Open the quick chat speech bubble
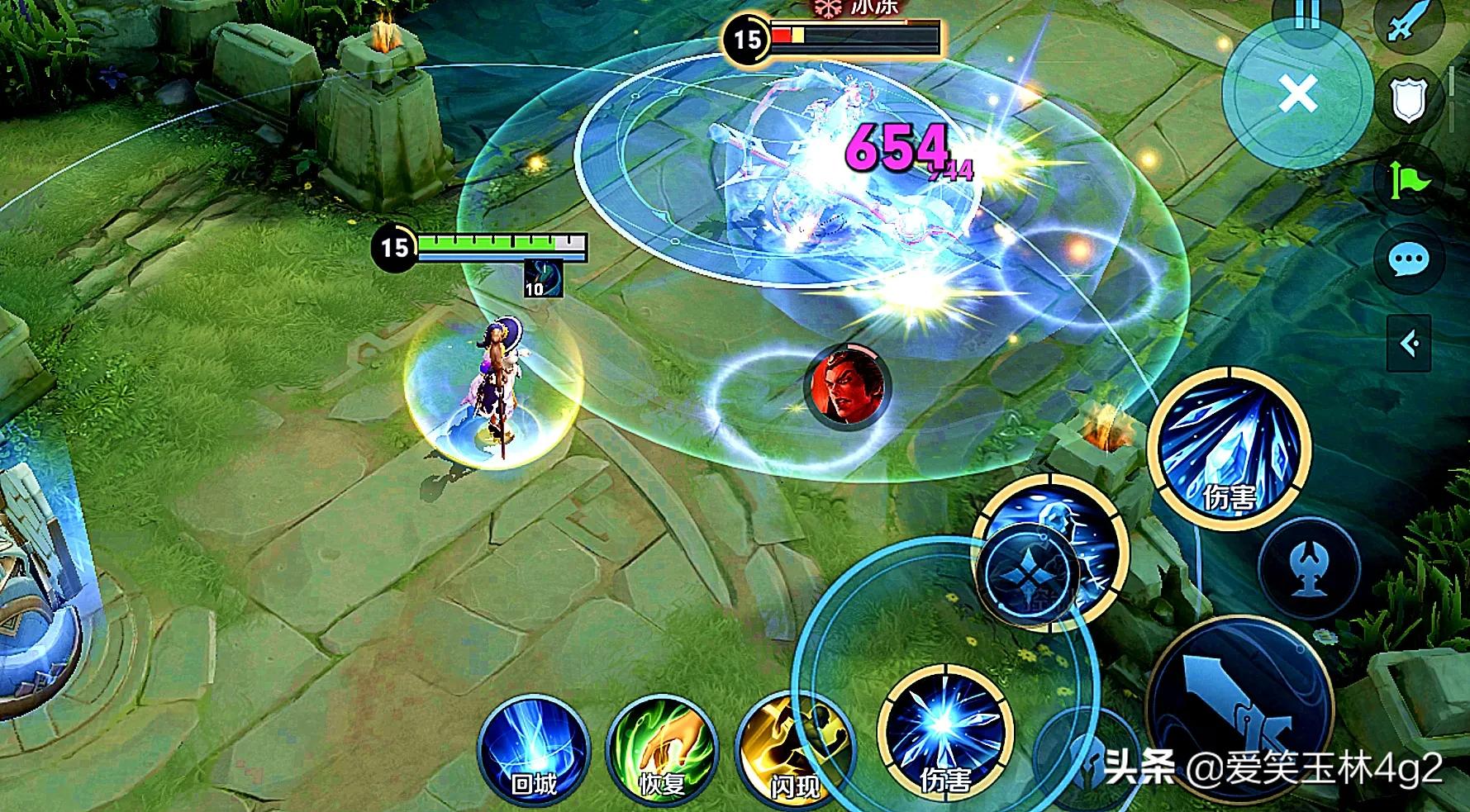1470x812 pixels. (1407, 260)
